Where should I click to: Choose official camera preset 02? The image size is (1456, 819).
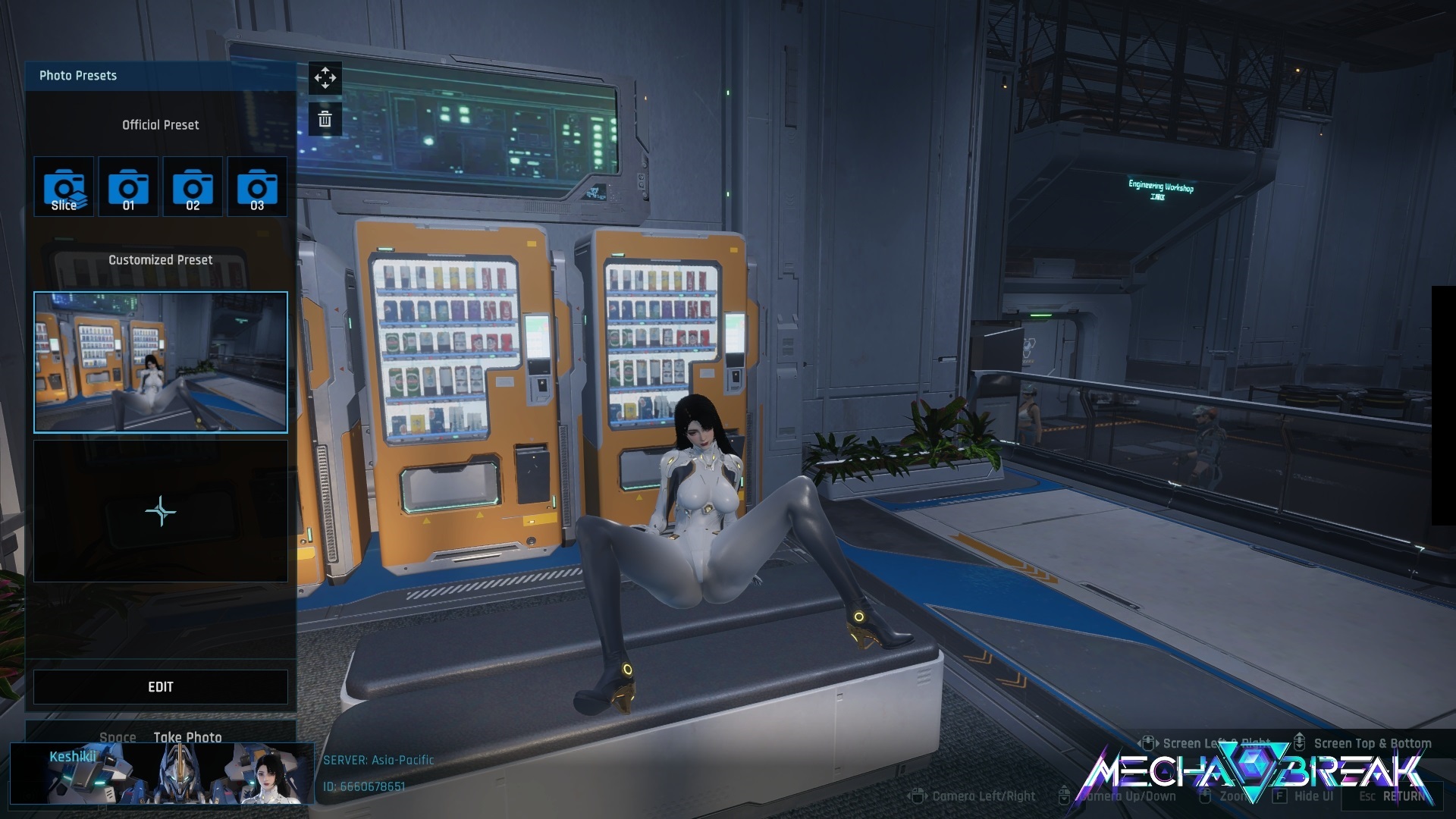[x=193, y=187]
